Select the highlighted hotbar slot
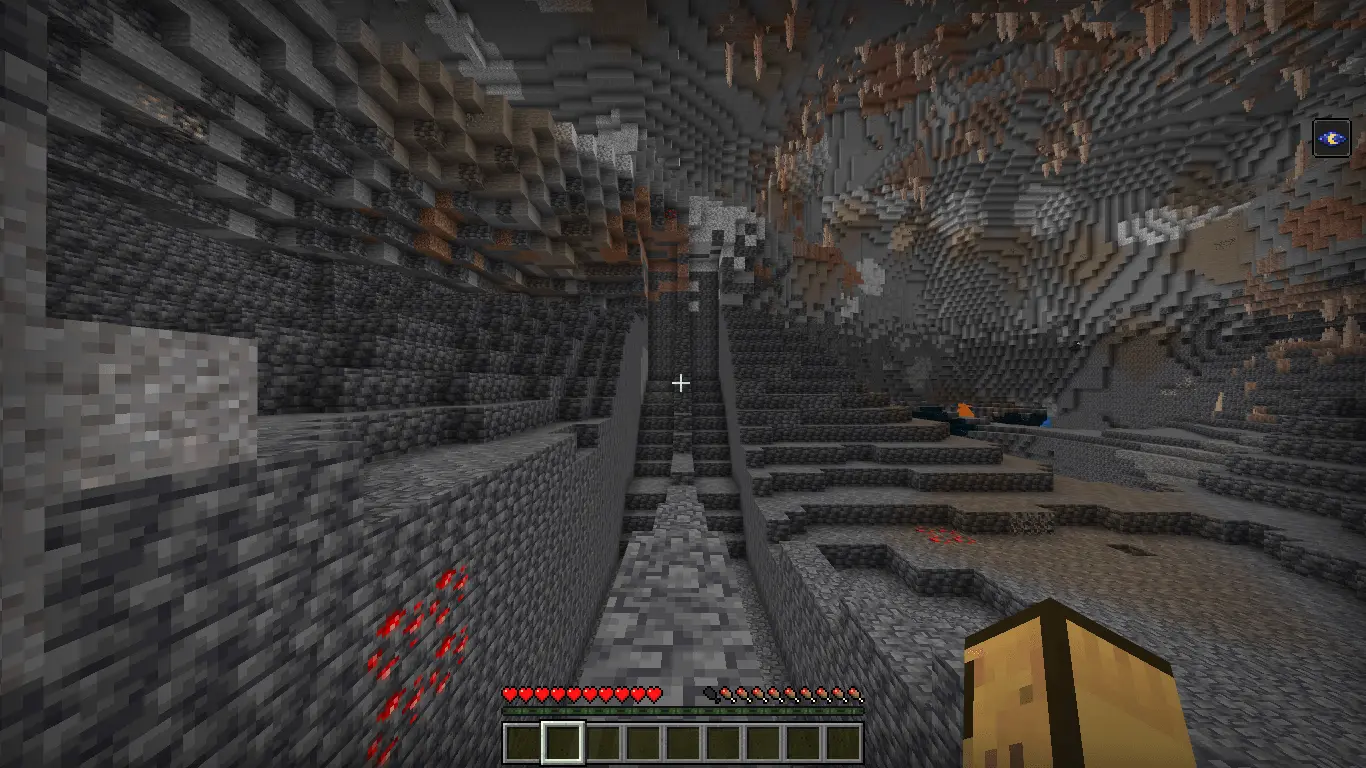Viewport: 1366px width, 768px height. coord(562,743)
